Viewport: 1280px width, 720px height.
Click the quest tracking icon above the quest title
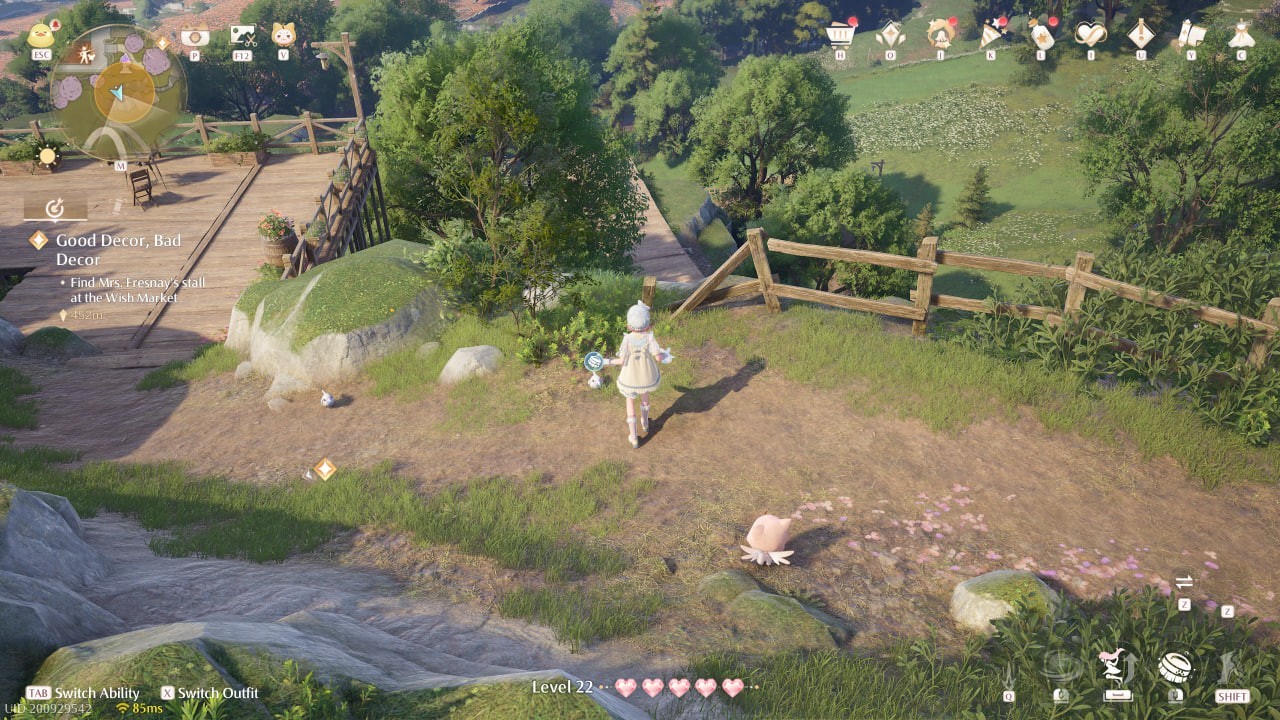(x=55, y=207)
